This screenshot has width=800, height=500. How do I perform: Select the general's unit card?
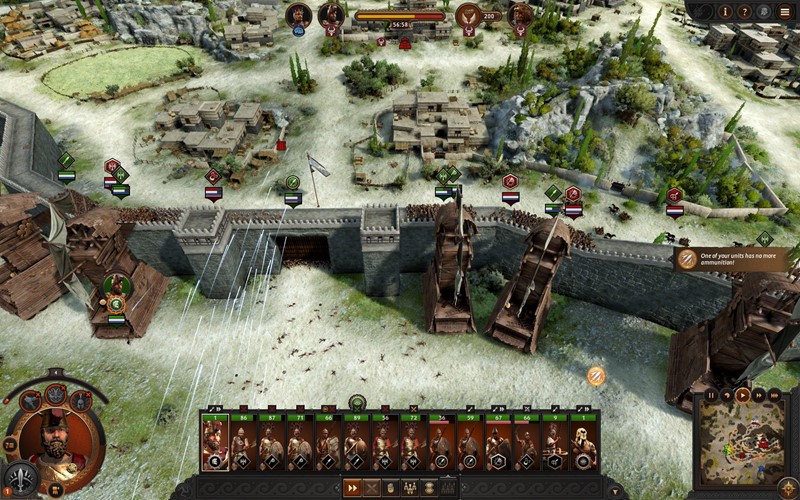(x=215, y=442)
